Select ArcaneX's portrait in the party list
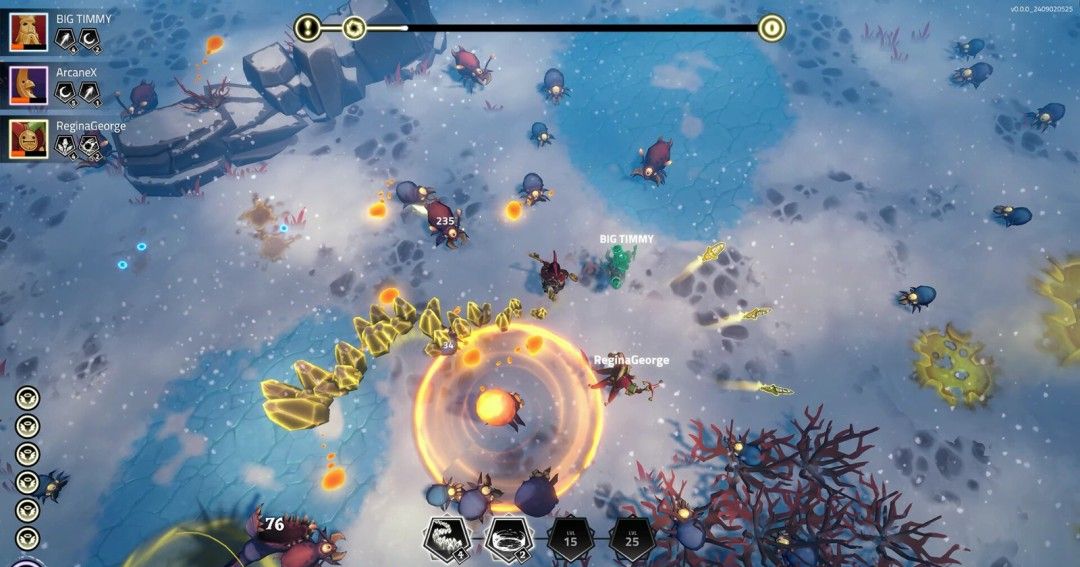 coord(29,85)
